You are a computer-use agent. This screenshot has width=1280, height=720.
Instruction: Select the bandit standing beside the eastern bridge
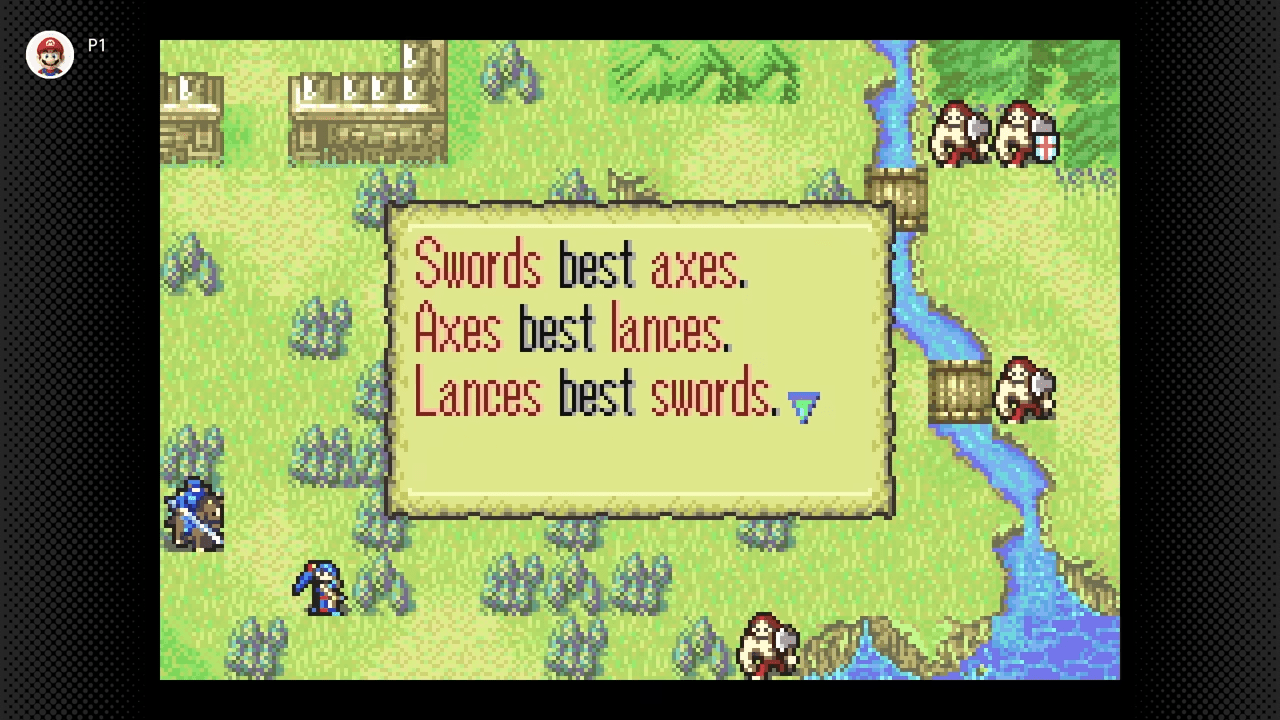pos(1025,390)
